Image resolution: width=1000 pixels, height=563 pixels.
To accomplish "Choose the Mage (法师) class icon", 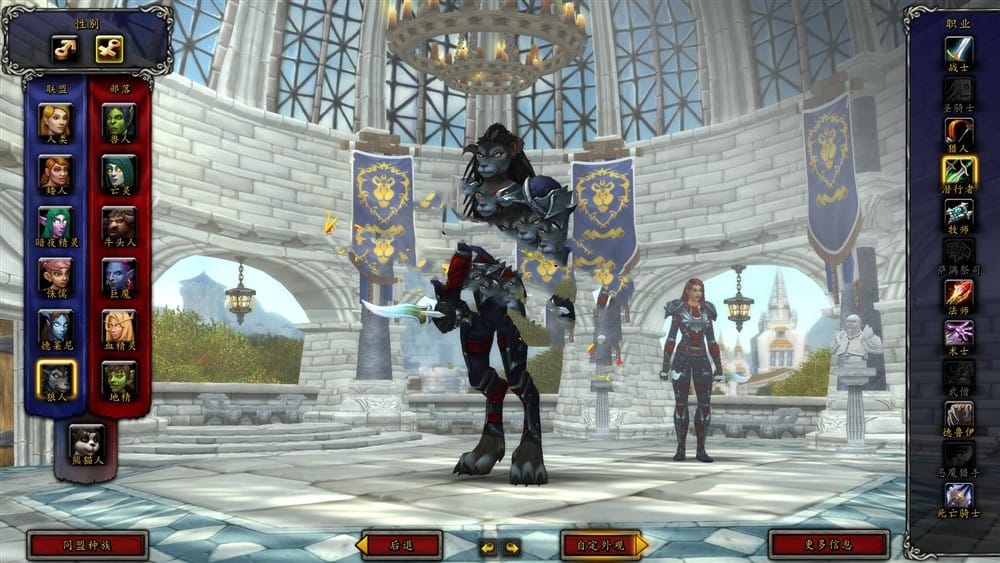I will pos(959,292).
